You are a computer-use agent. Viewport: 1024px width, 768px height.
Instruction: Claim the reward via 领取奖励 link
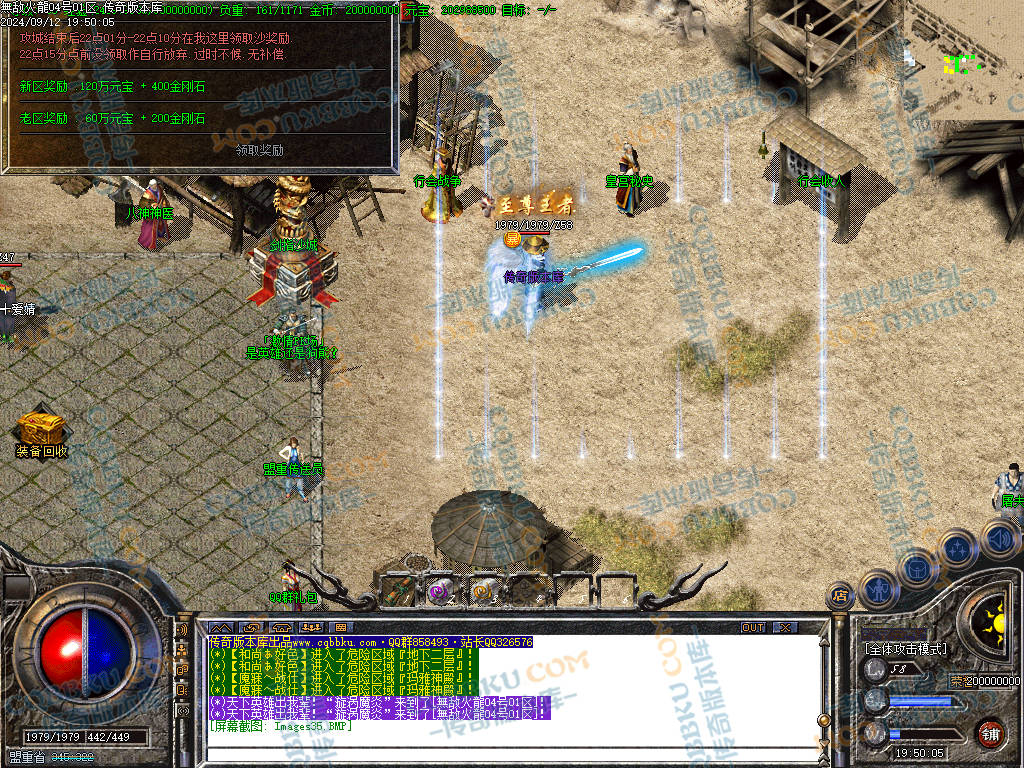[x=259, y=151]
